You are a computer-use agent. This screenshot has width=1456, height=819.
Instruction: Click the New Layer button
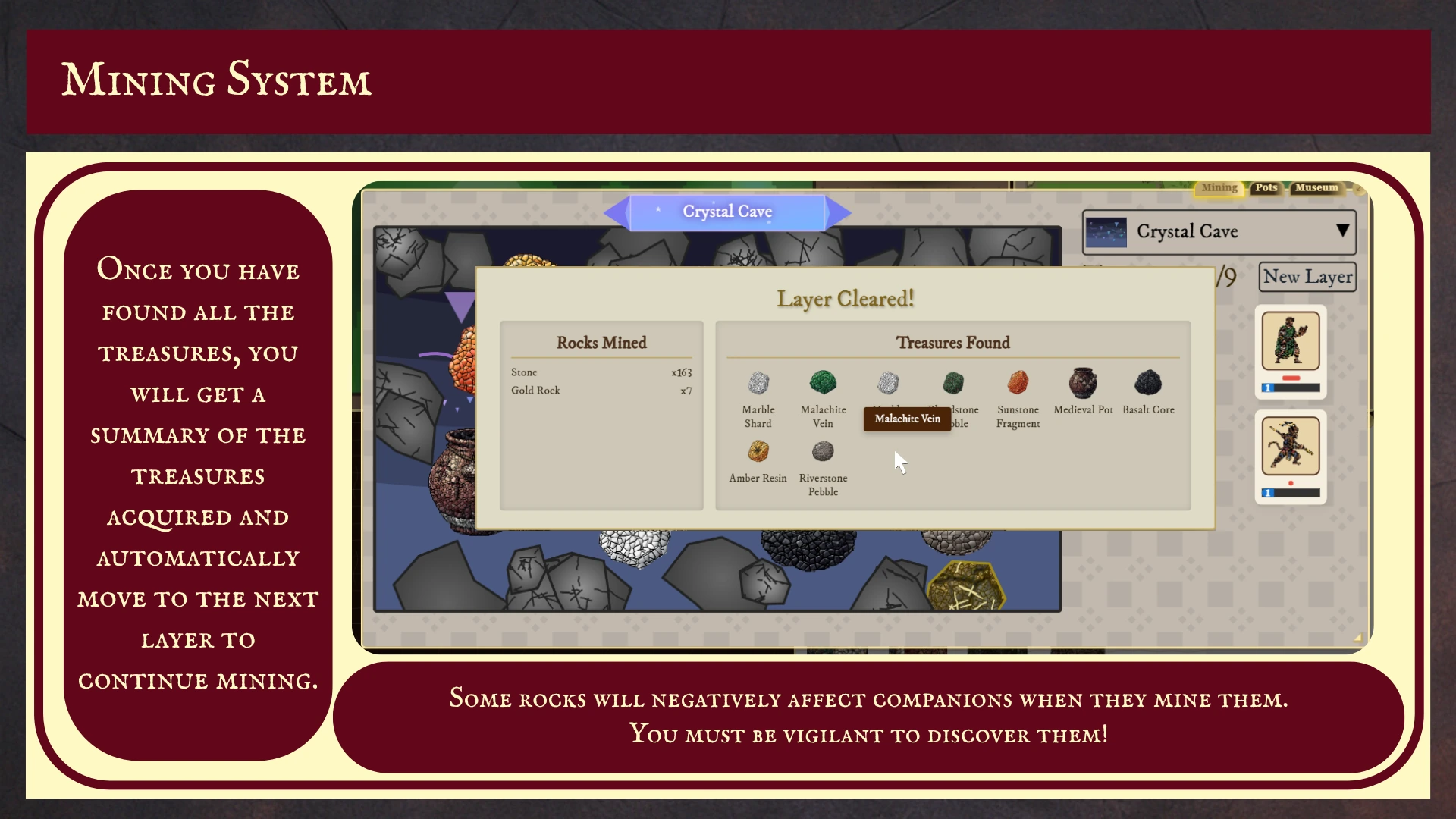(1307, 276)
